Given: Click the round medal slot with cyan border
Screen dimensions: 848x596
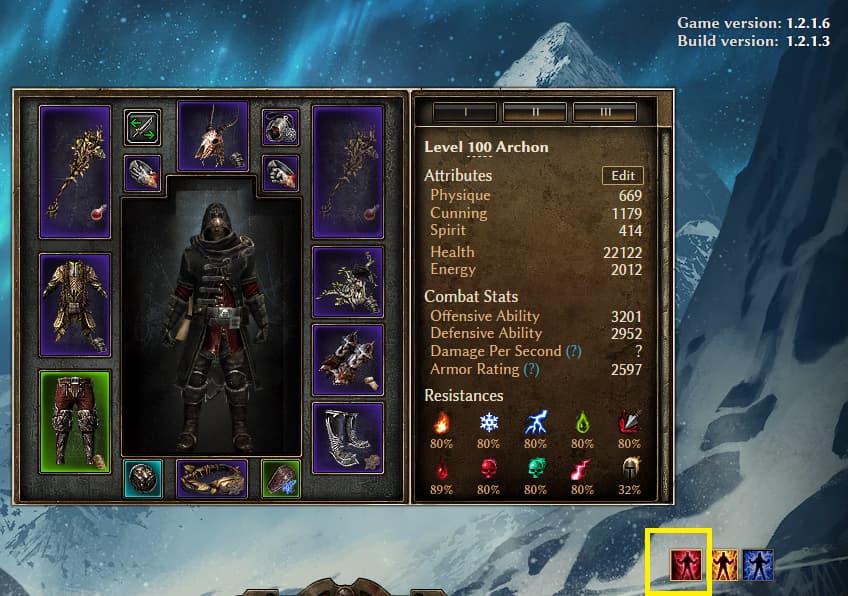Looking at the screenshot, I should (142, 478).
